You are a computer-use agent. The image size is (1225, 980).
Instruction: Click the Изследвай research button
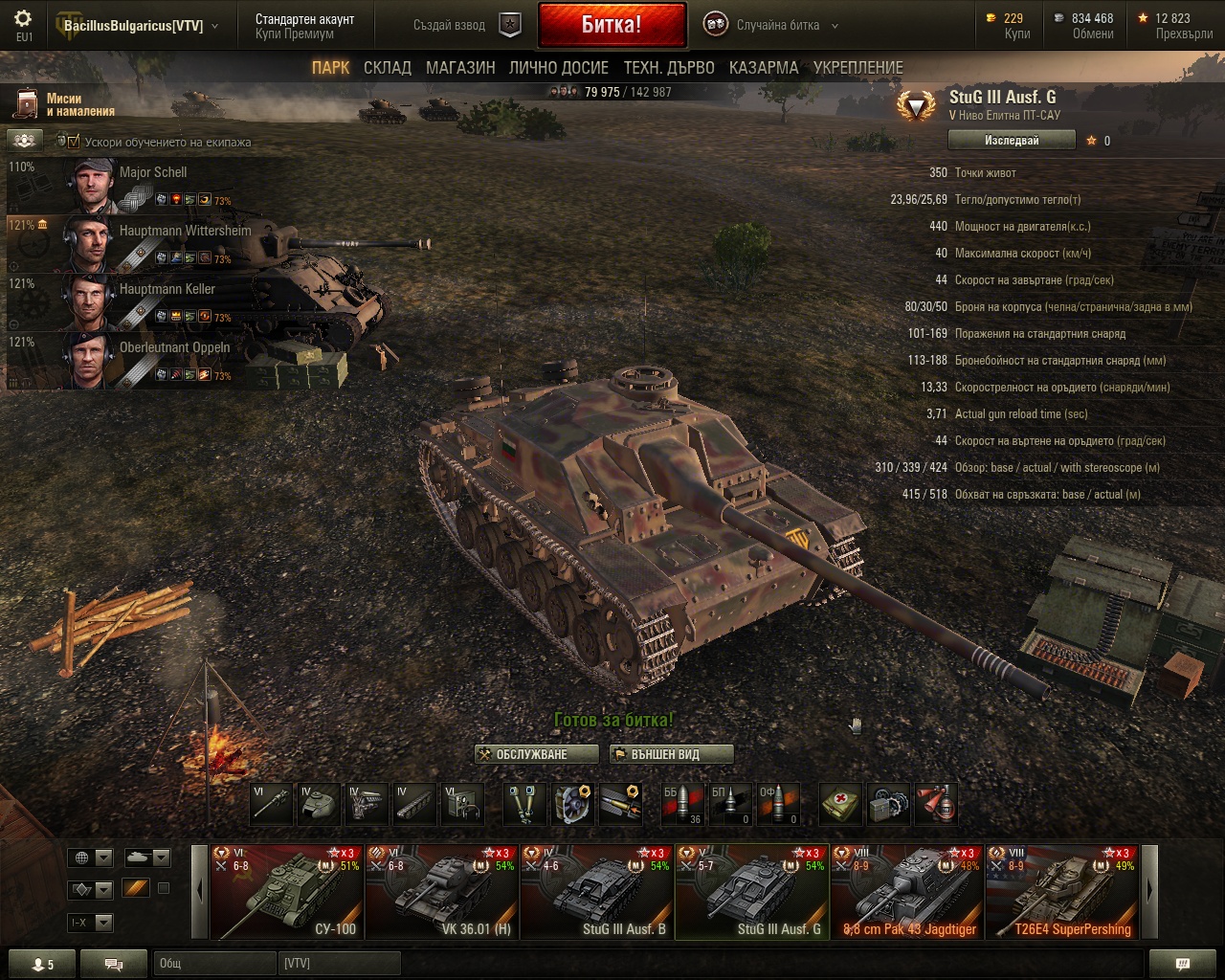pyautogui.click(x=1012, y=141)
